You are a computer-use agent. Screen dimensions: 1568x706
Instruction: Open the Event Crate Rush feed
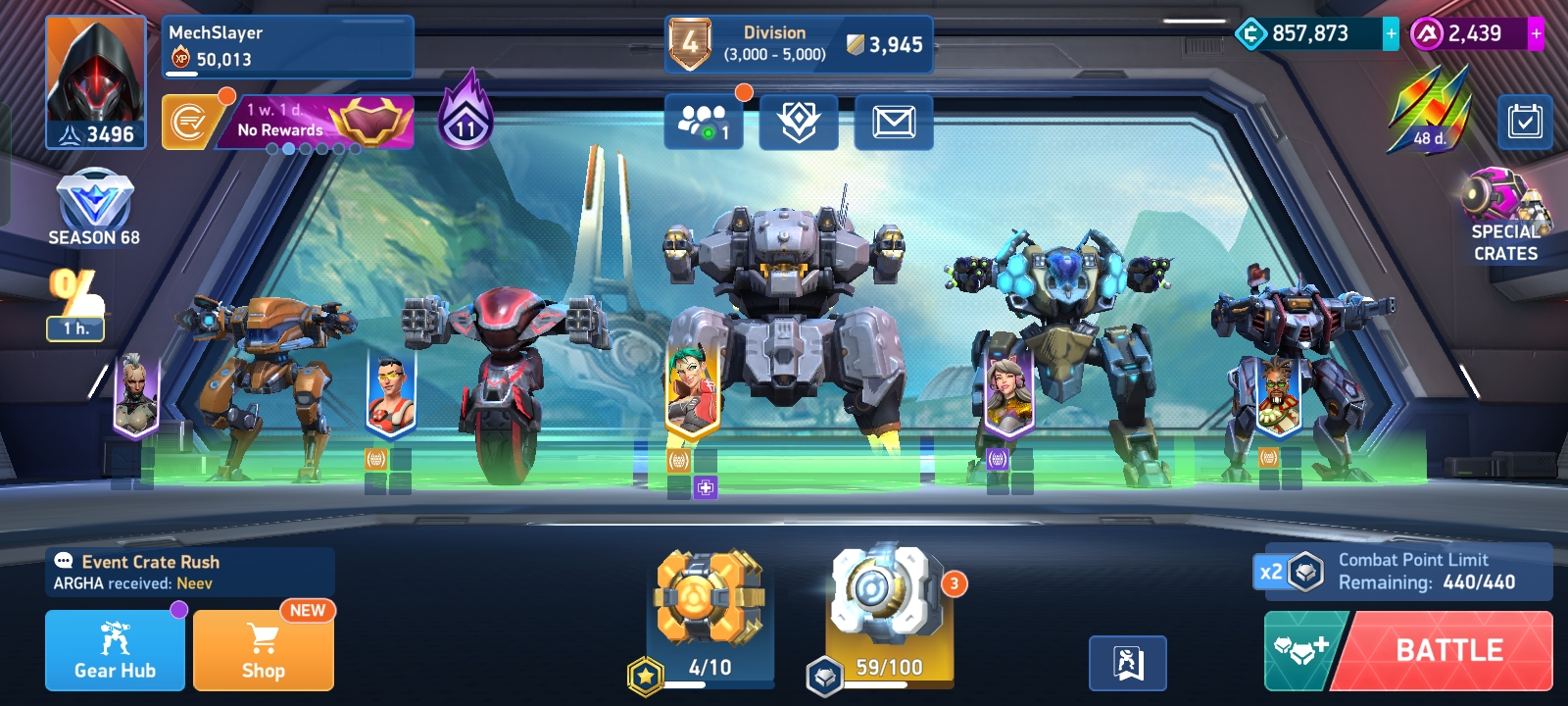coord(189,572)
